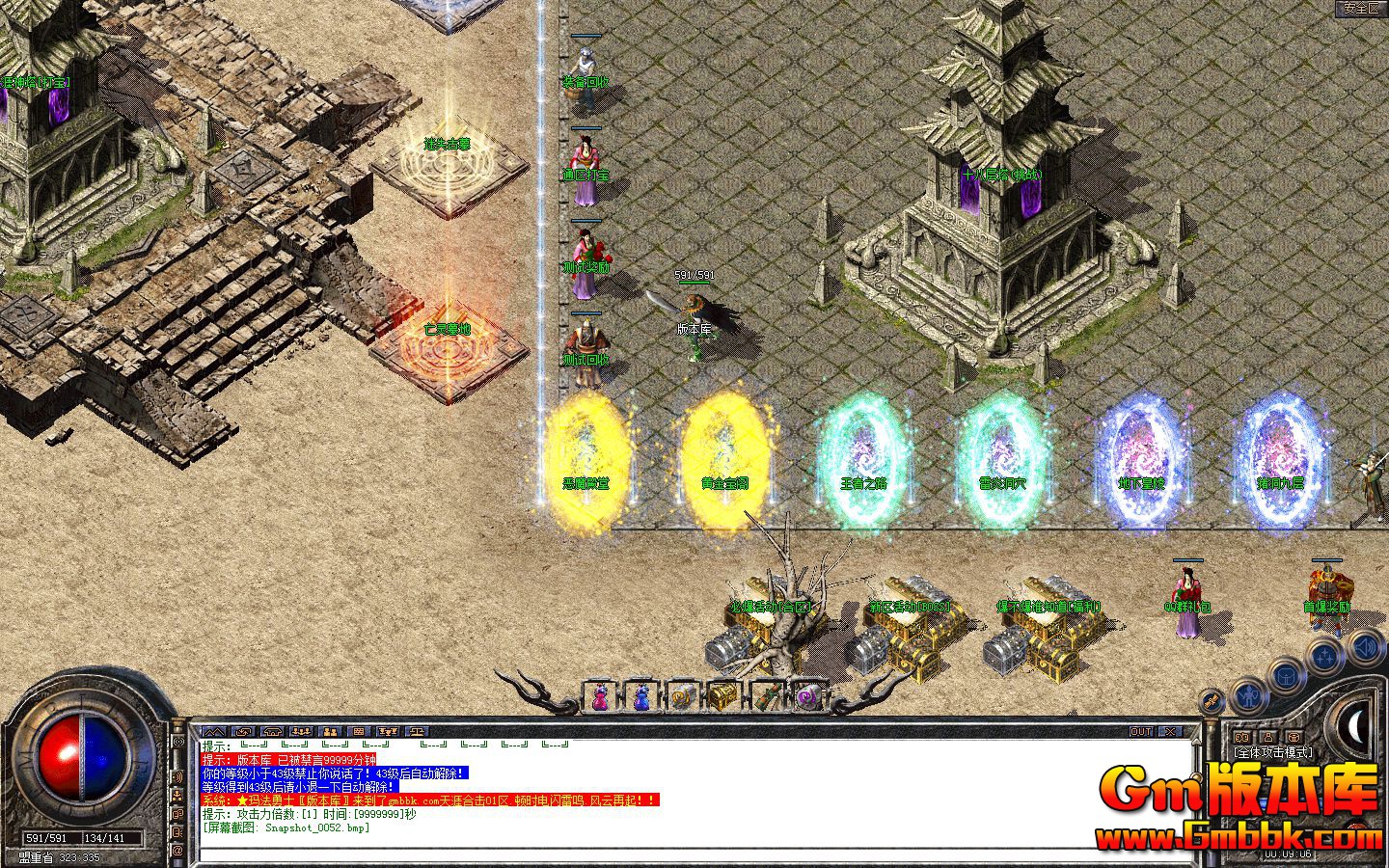Image resolution: width=1389 pixels, height=868 pixels.
Task: Open the small shop chest icon
Action: (1294, 738)
